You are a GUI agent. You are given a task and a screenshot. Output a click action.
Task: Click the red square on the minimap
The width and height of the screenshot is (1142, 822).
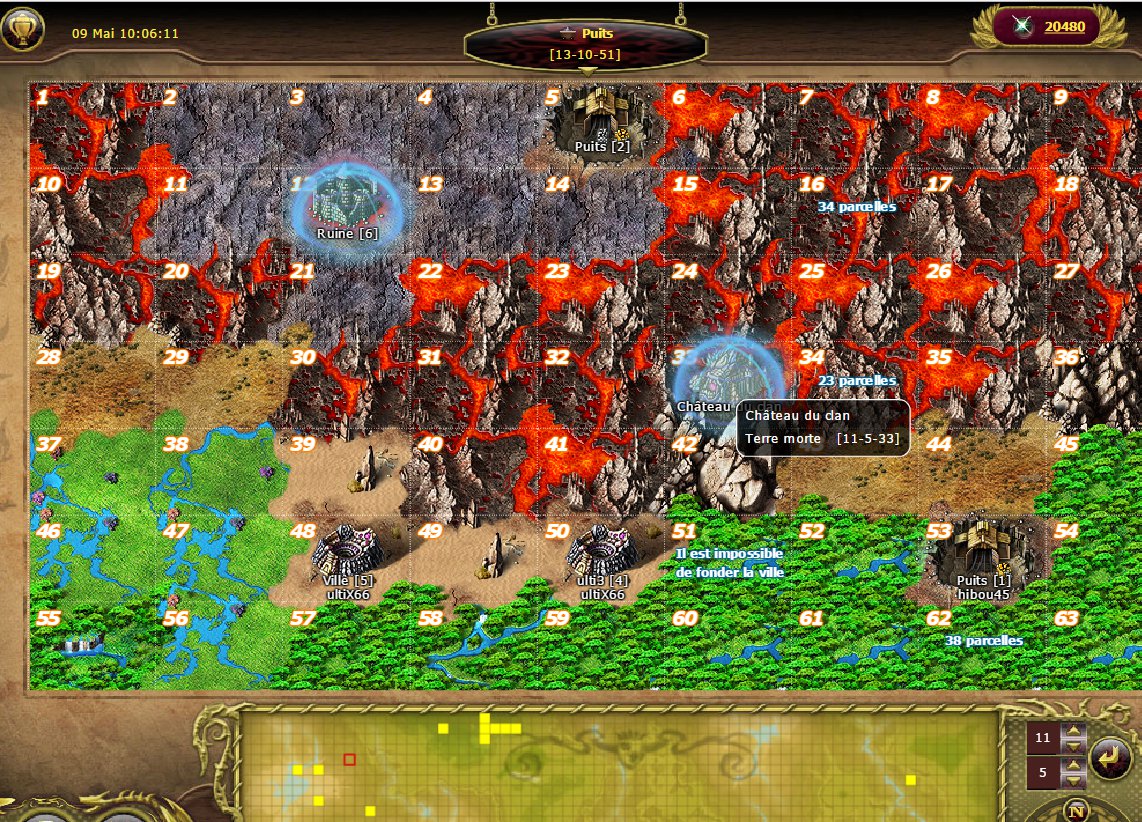(x=349, y=760)
